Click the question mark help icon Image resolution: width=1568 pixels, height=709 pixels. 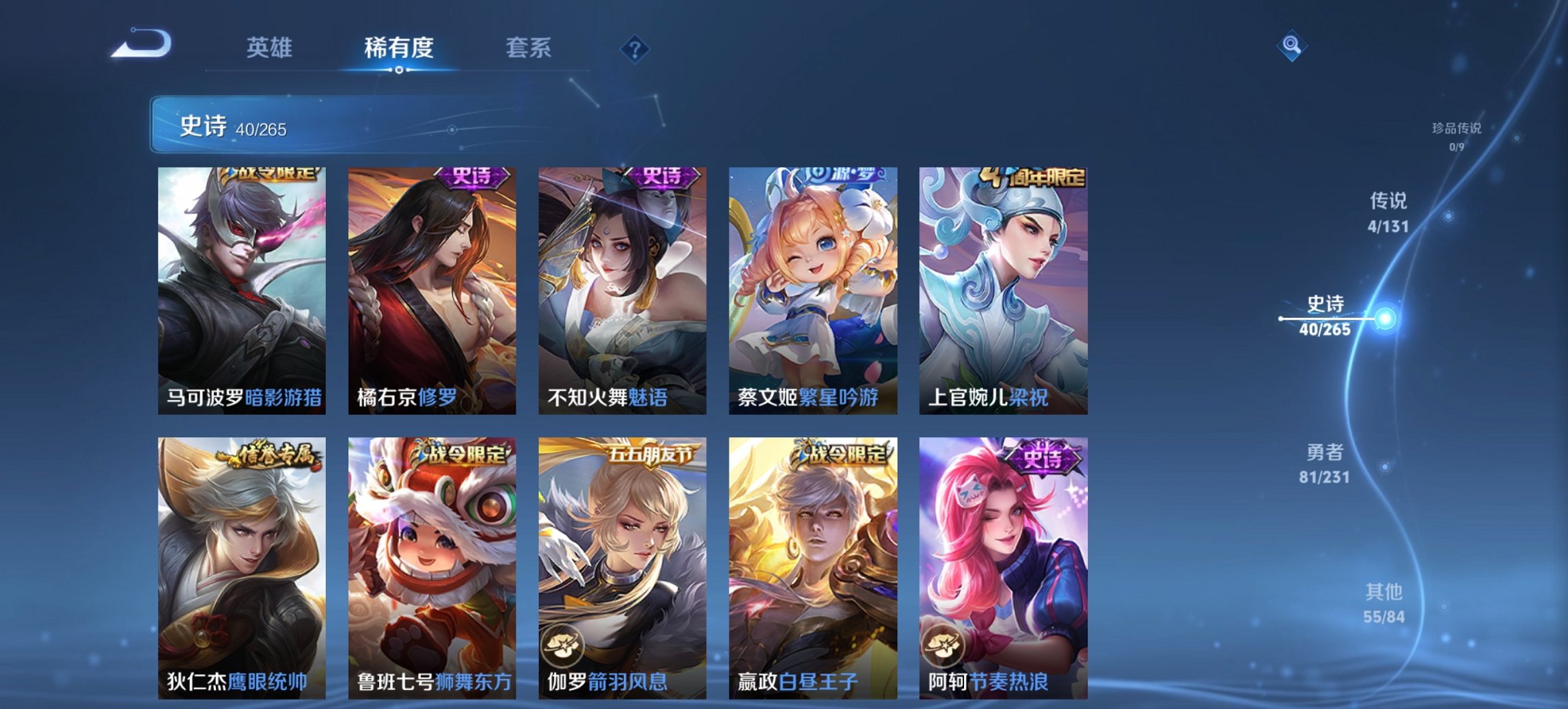(x=635, y=48)
